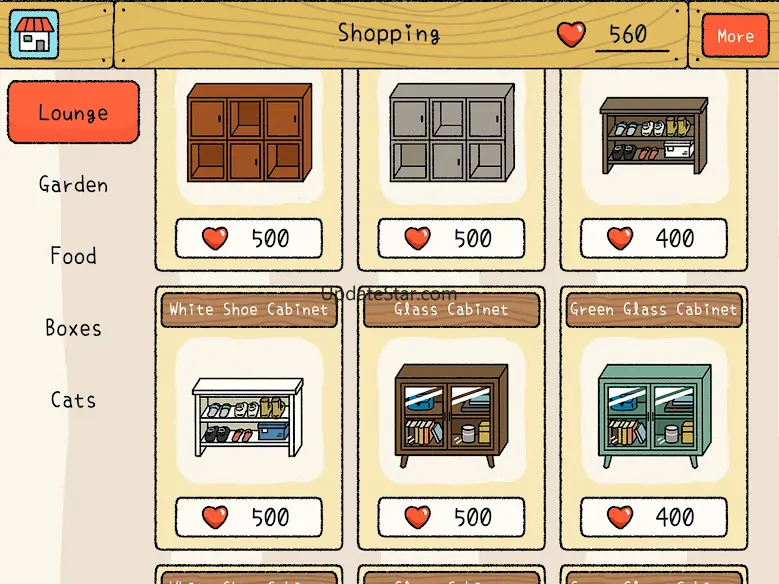This screenshot has width=779, height=584.
Task: Open the Food shop category
Action: pyautogui.click(x=73, y=256)
